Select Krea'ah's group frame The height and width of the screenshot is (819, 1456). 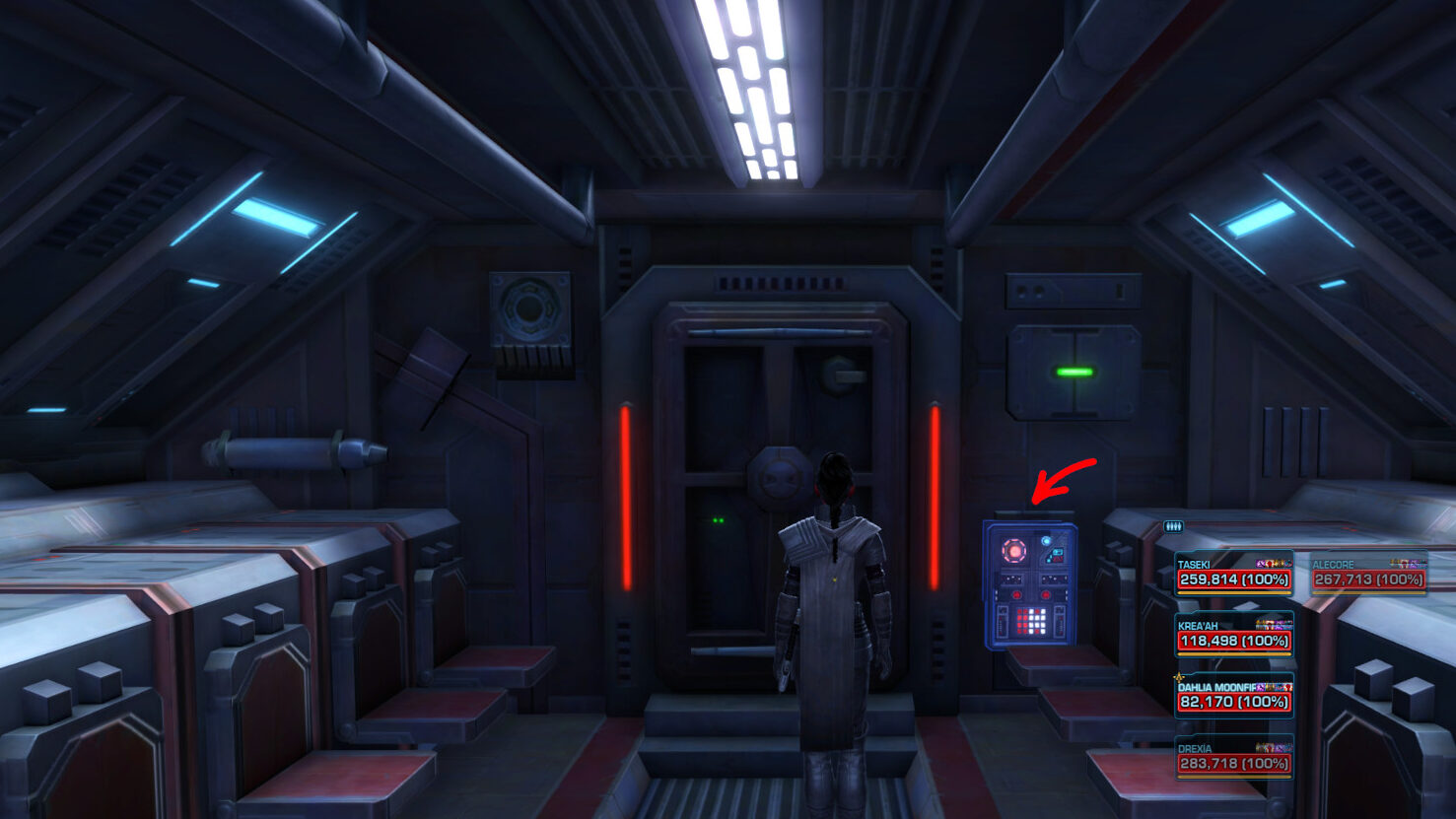pyautogui.click(x=1233, y=636)
